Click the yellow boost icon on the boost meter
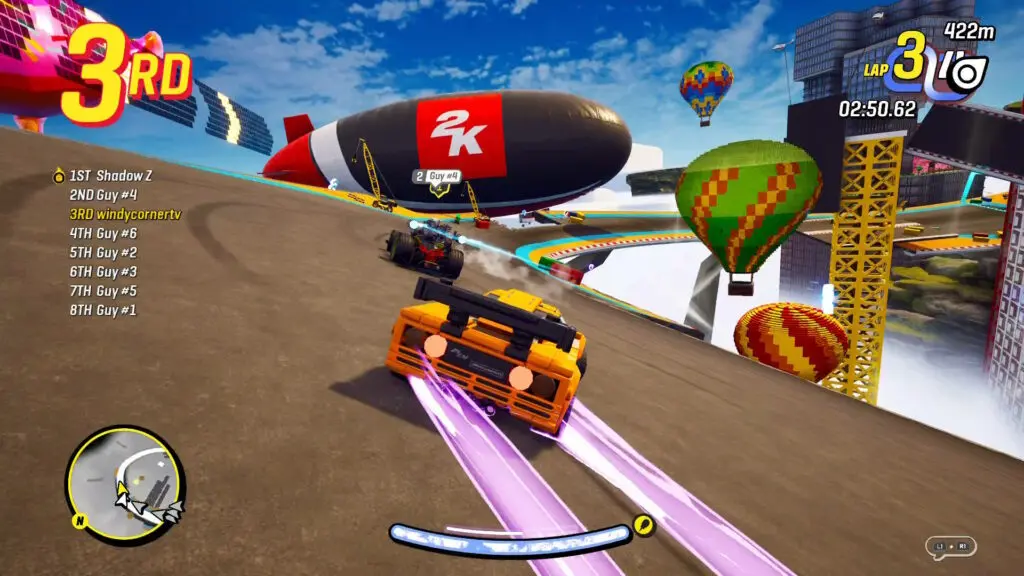This screenshot has width=1024, height=576. click(644, 525)
